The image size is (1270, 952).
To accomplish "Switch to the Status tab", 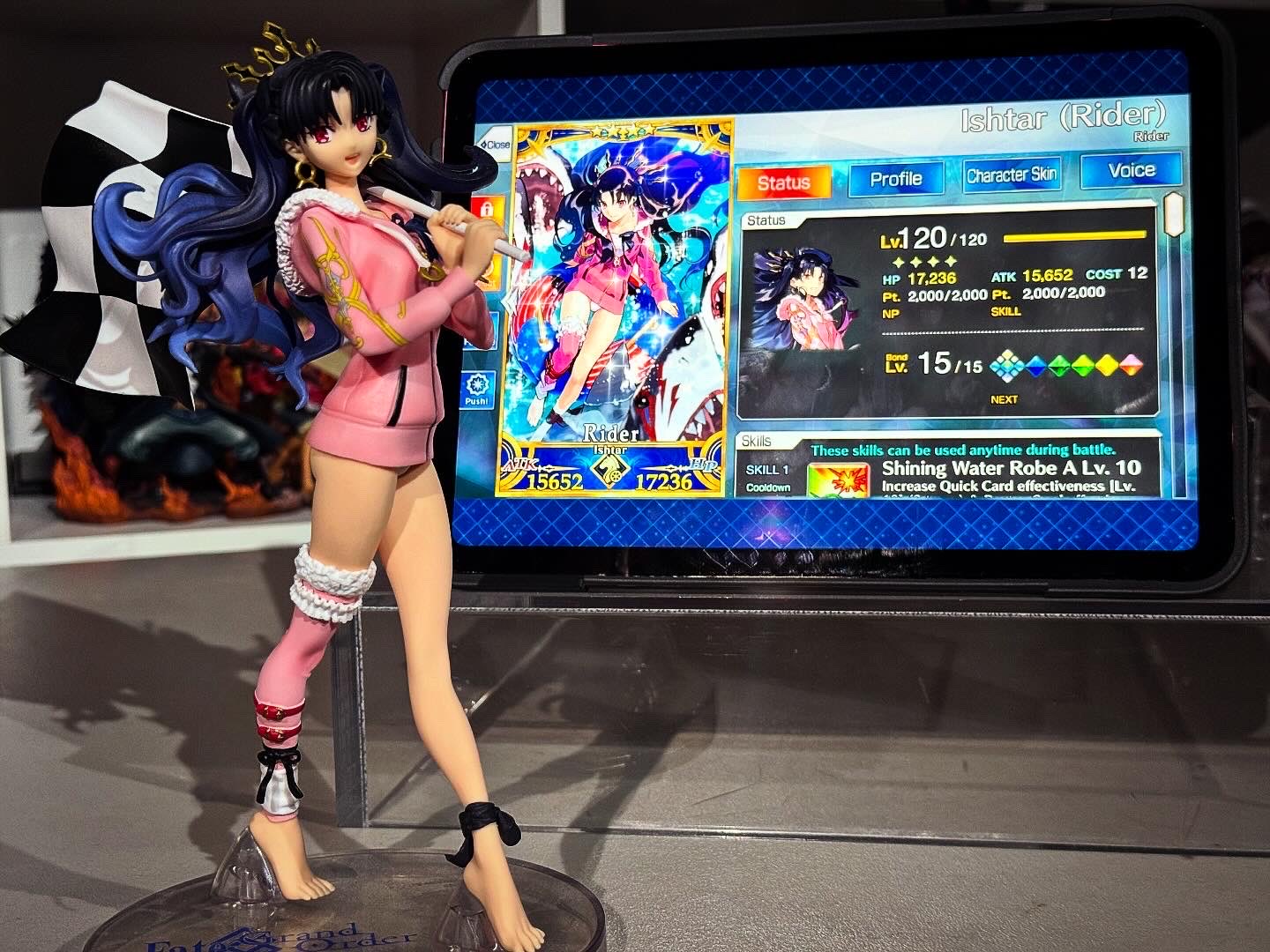I will click(x=783, y=182).
